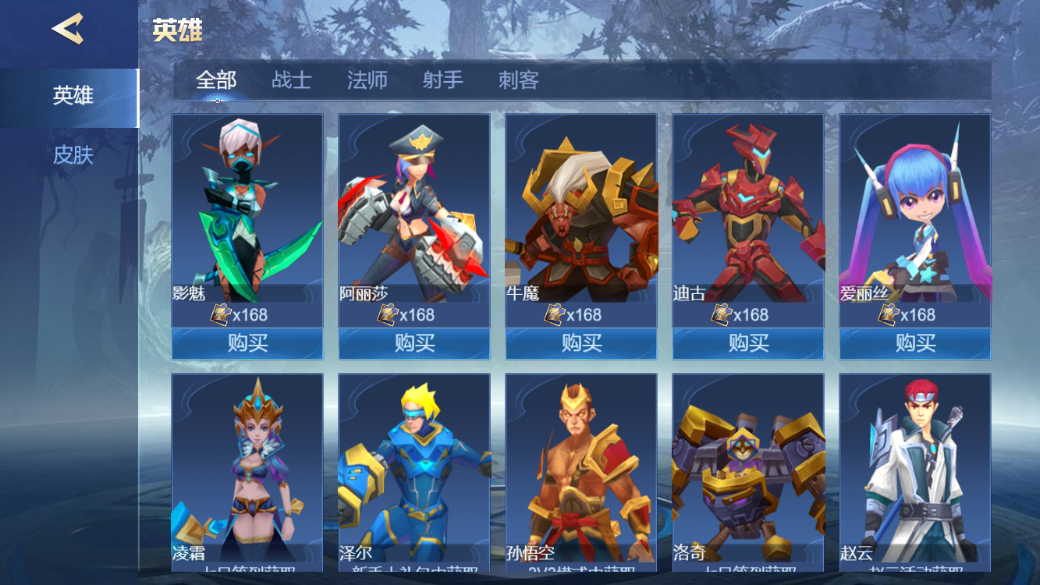
Task: Open the 赵云 hero card
Action: tap(915, 470)
